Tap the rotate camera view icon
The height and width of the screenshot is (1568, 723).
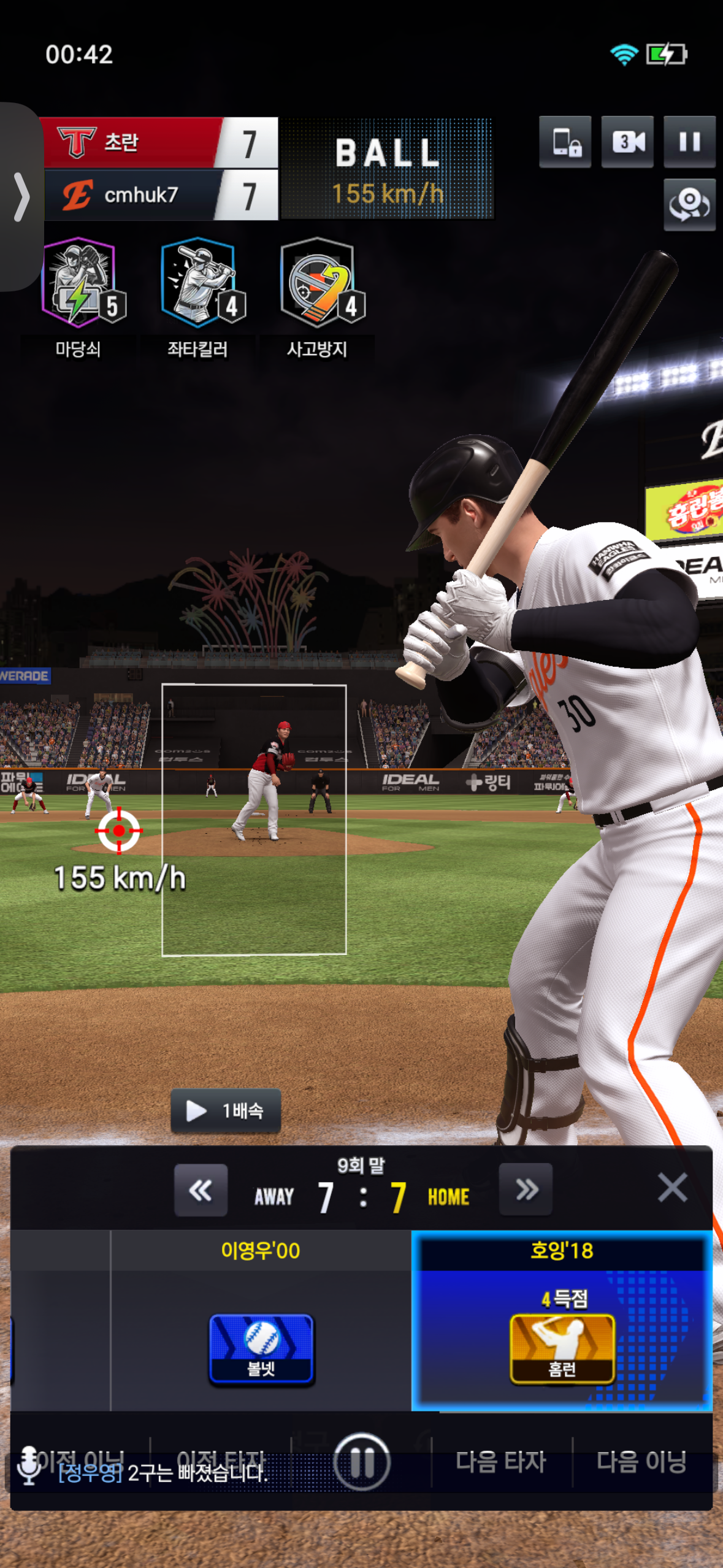(x=689, y=204)
